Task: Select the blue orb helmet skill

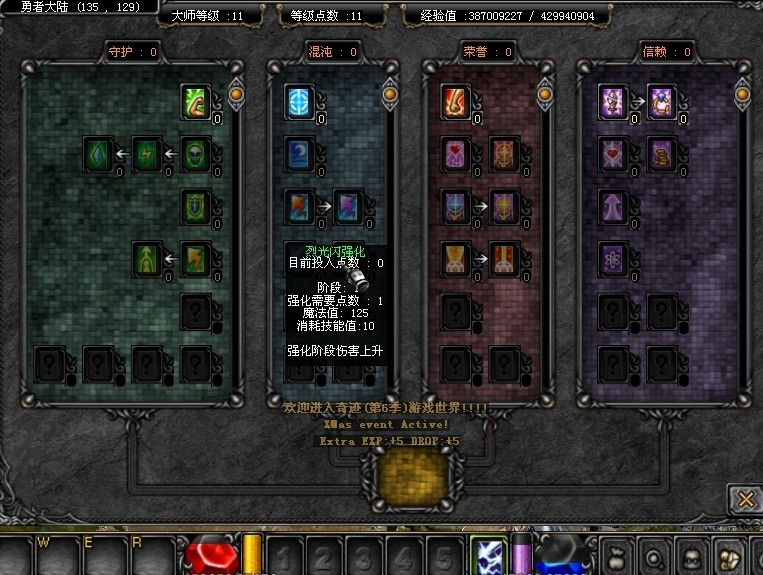Action: point(455,207)
